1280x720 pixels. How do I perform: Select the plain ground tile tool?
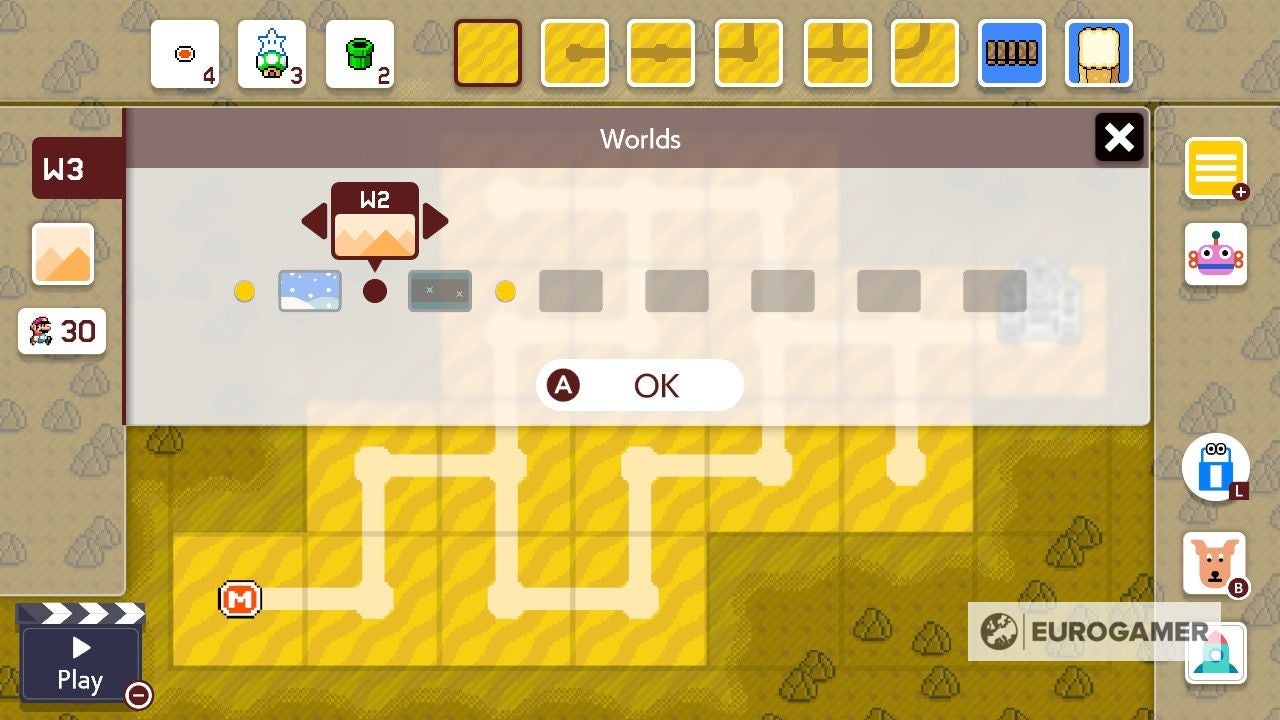(488, 55)
